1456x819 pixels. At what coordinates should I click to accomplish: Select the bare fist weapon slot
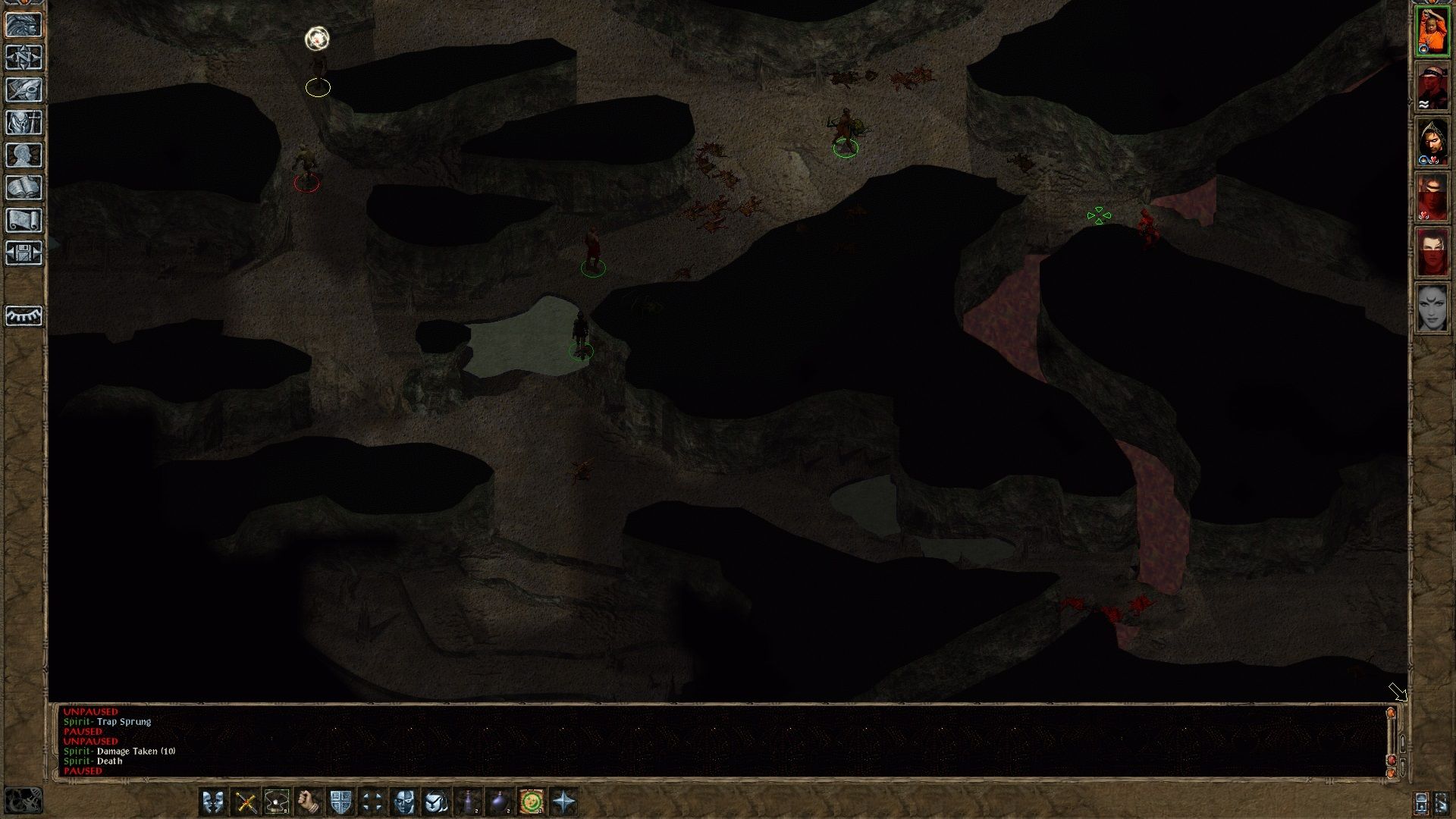tap(309, 802)
